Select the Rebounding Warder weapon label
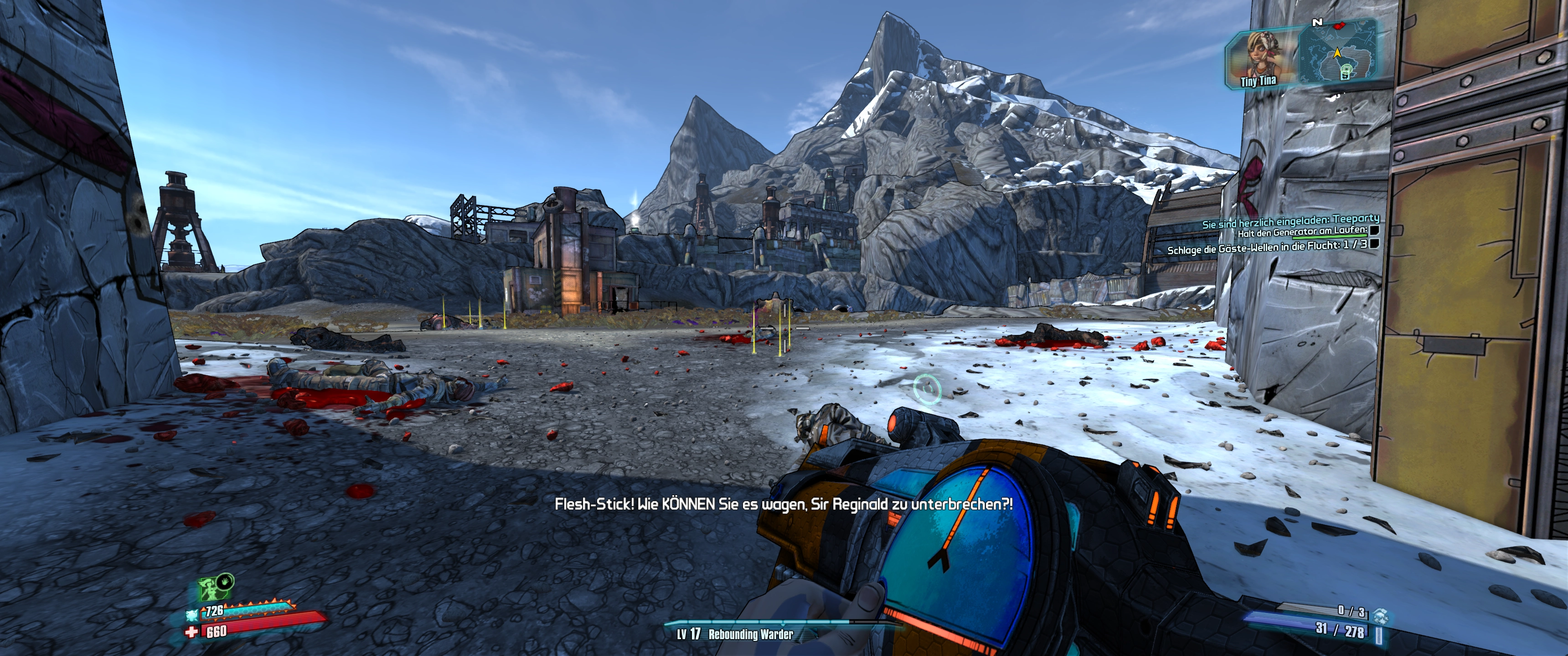The width and height of the screenshot is (1568, 656). click(x=750, y=635)
